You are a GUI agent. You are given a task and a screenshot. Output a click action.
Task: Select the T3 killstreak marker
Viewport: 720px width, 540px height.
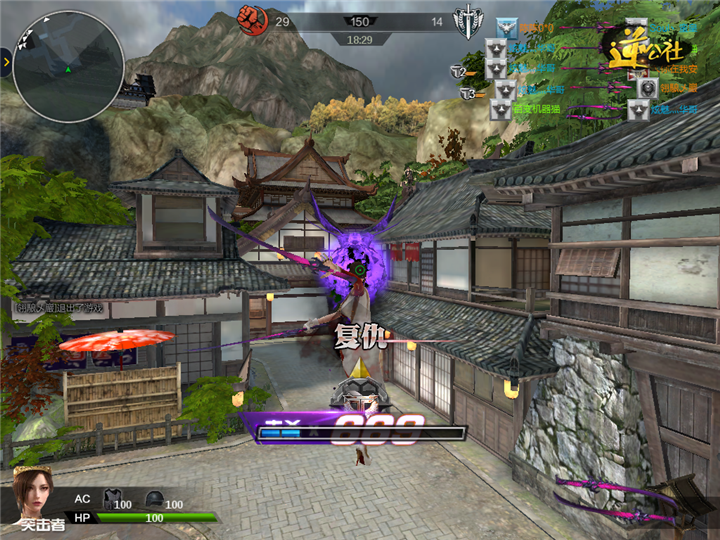point(469,93)
